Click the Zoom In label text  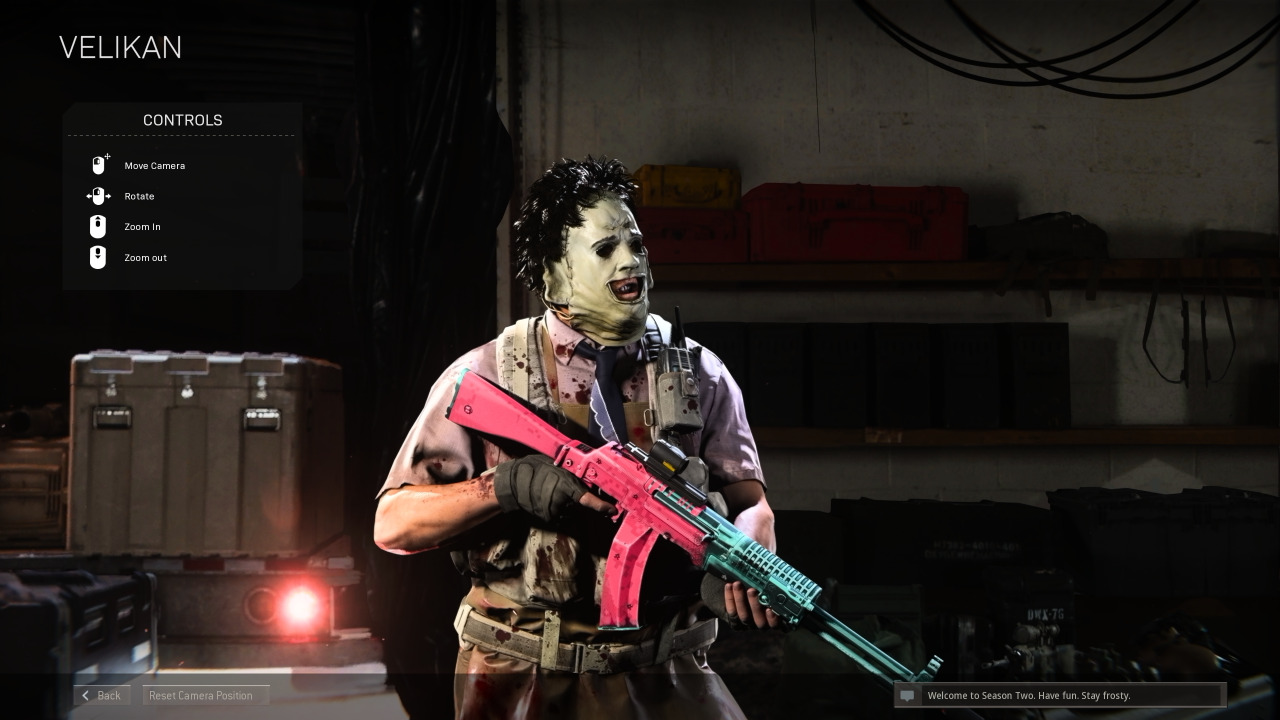coord(142,227)
